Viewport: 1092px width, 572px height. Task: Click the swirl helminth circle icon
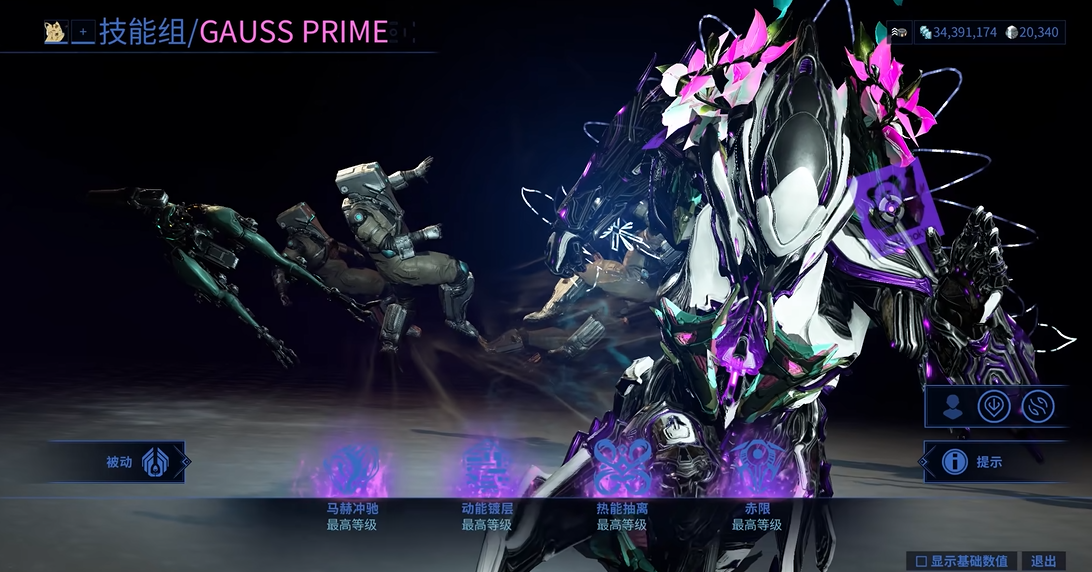[1037, 406]
